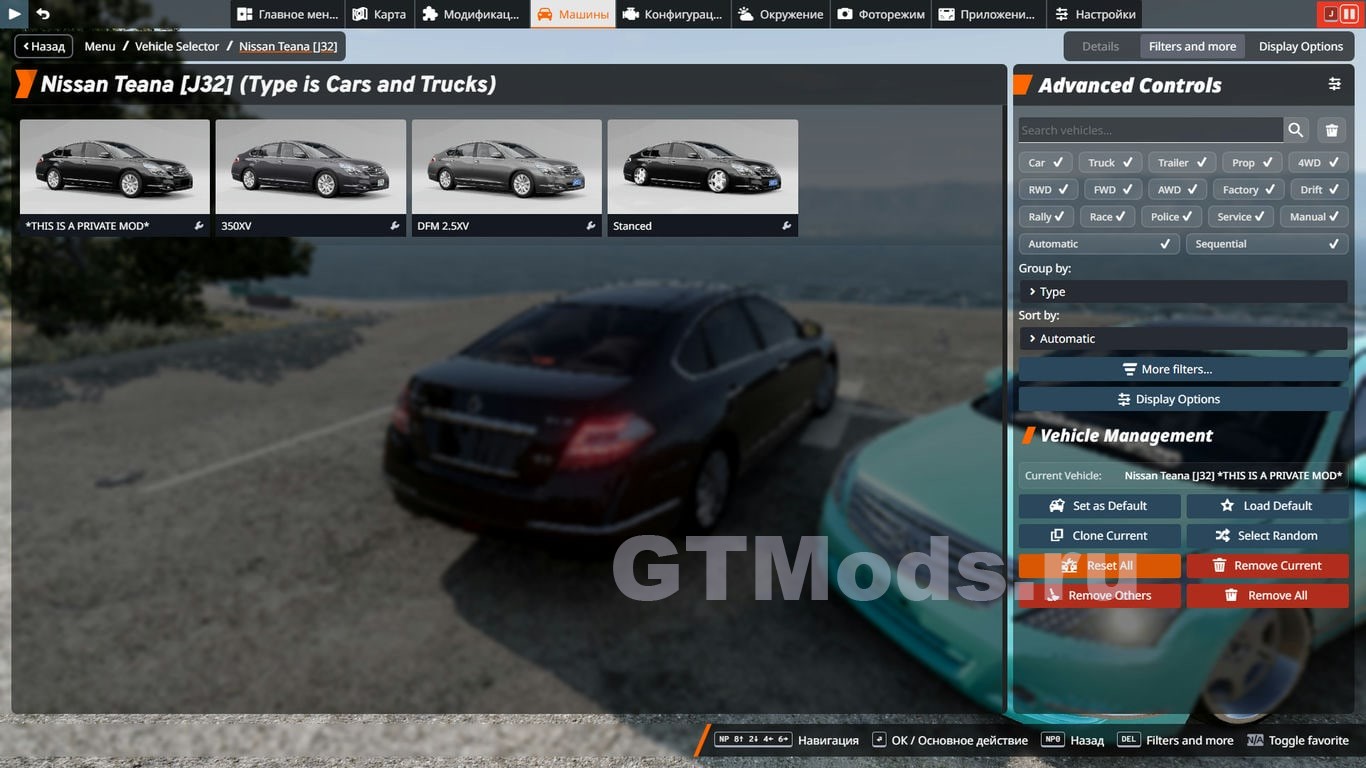The width and height of the screenshot is (1366, 768).
Task: Select the 350XV vehicle configuration
Action: coord(310,176)
